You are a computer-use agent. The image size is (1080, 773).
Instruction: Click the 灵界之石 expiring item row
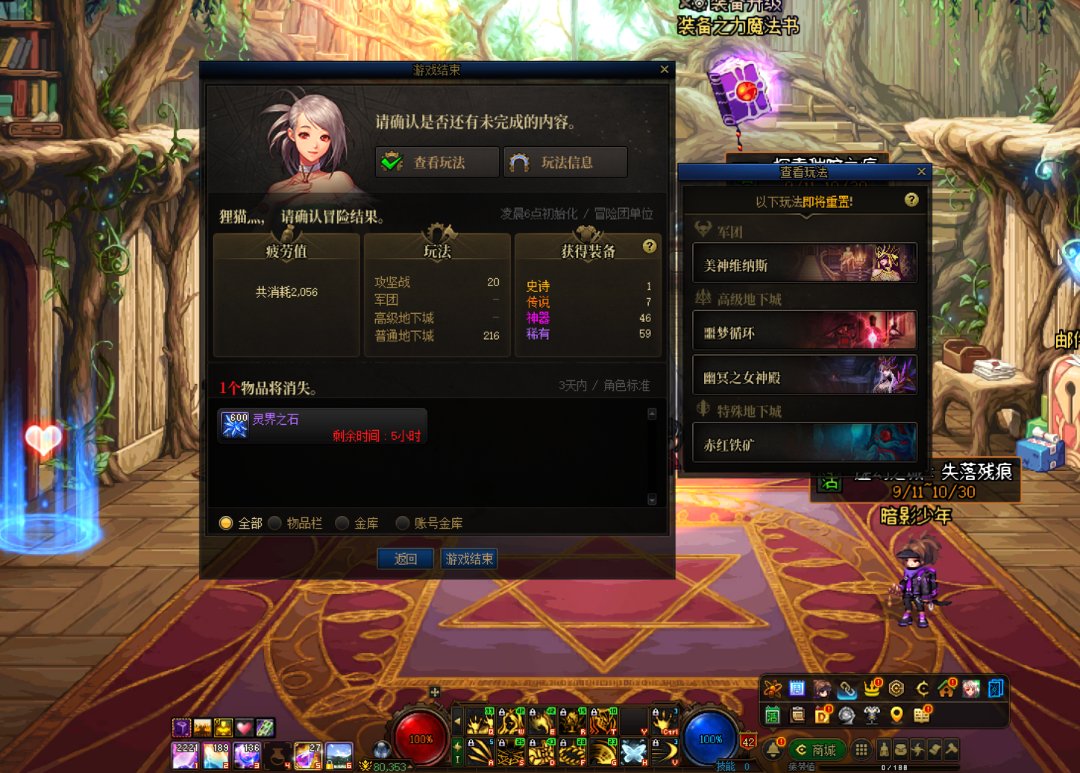[322, 426]
